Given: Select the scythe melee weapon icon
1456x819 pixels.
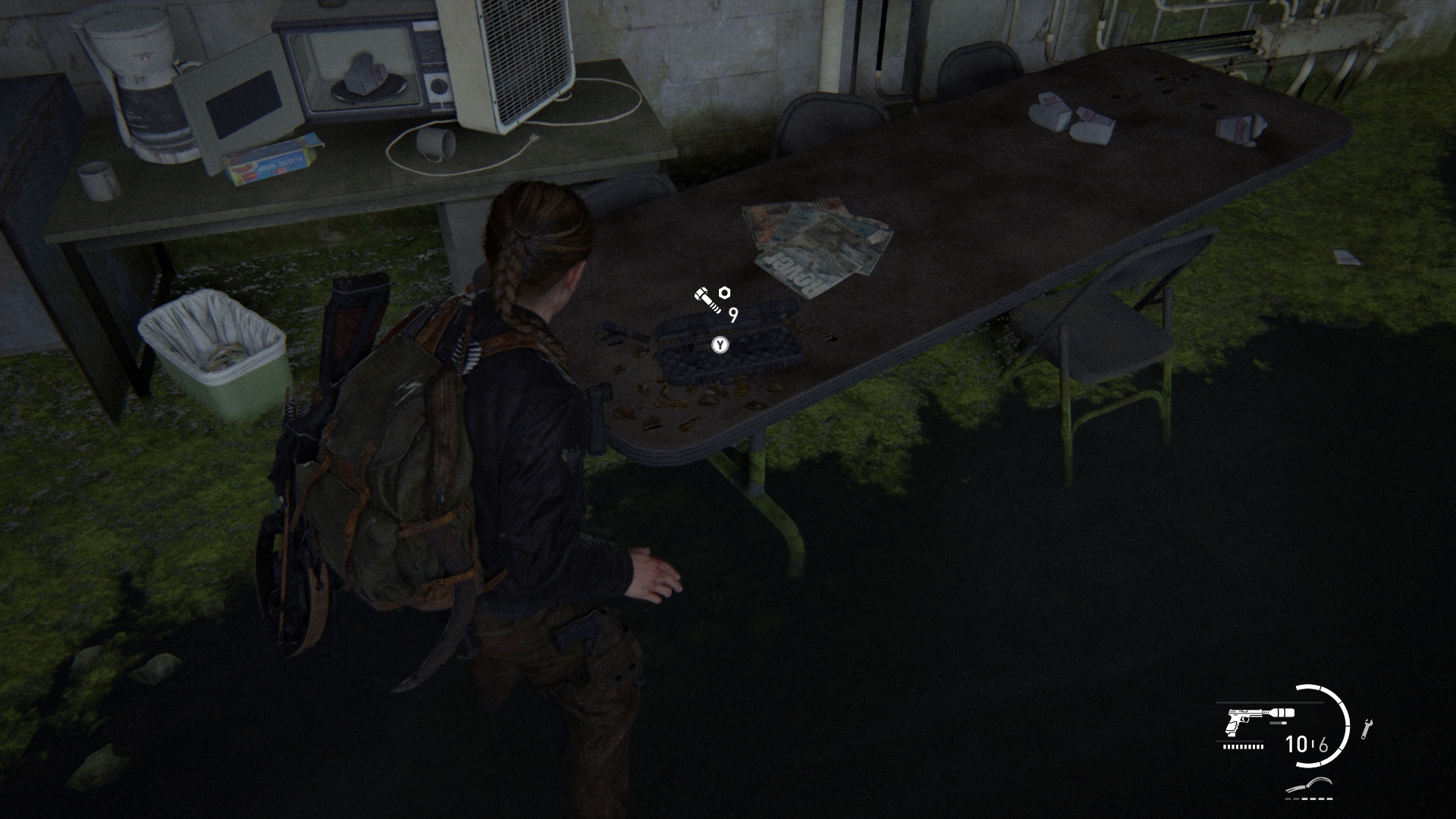Looking at the screenshot, I should pyautogui.click(x=1310, y=786).
